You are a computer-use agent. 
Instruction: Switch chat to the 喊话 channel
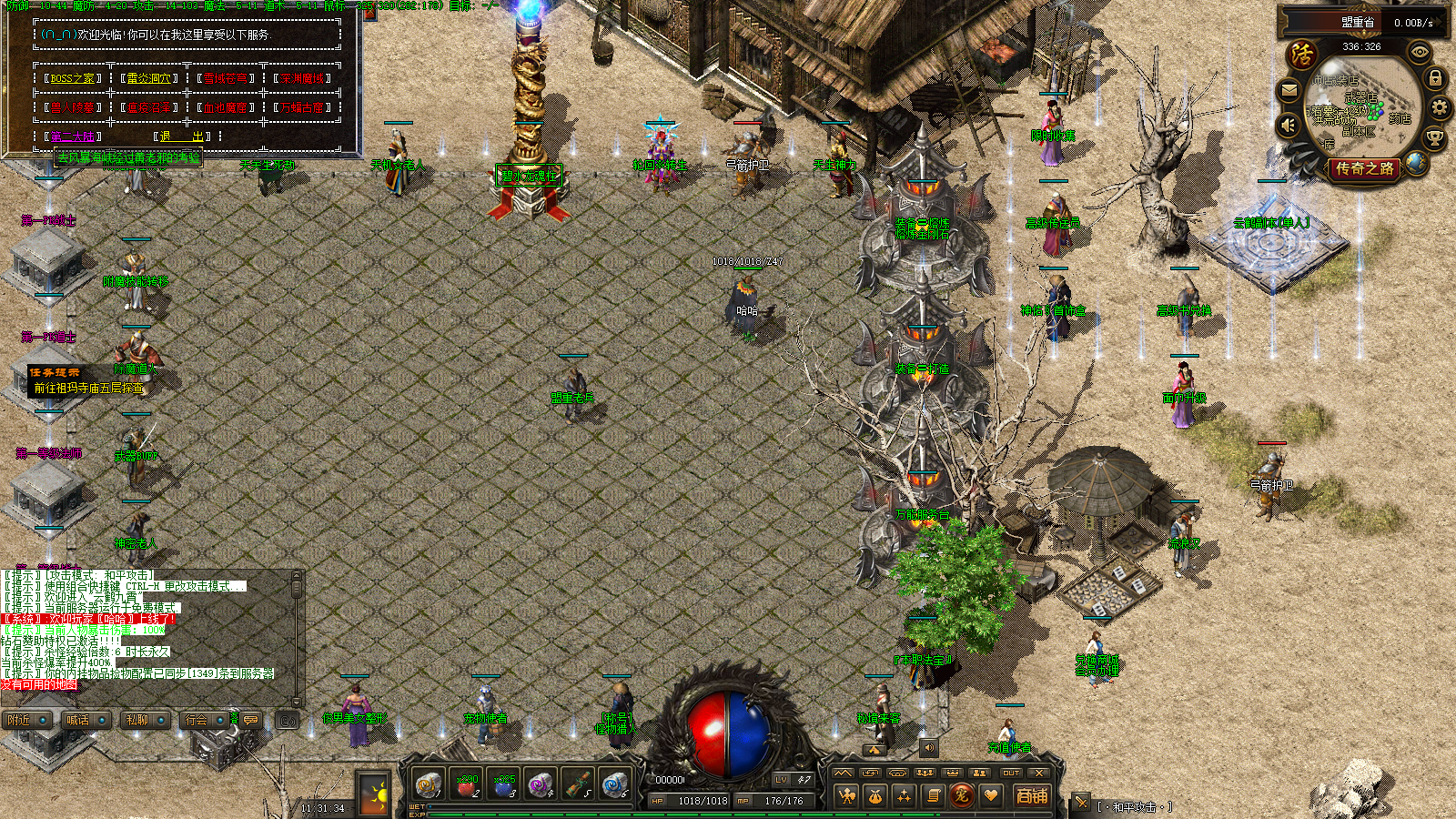(78, 720)
